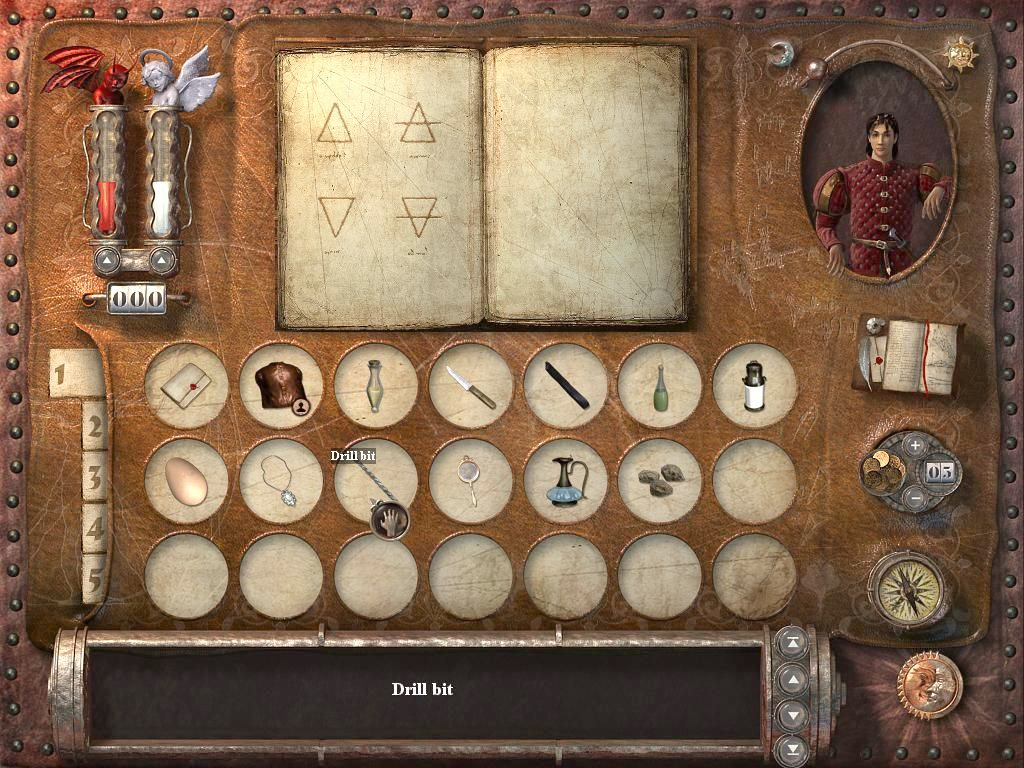Open the journal with quill
1024x768 pixels.
coord(908,356)
